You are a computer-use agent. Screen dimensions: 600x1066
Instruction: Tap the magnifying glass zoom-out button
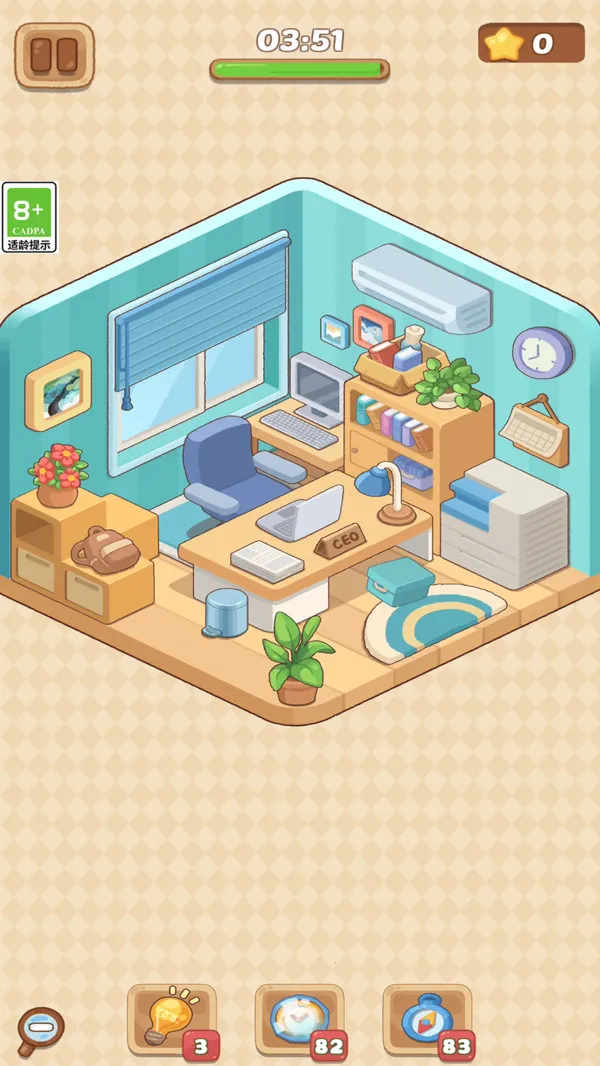coord(41,1029)
